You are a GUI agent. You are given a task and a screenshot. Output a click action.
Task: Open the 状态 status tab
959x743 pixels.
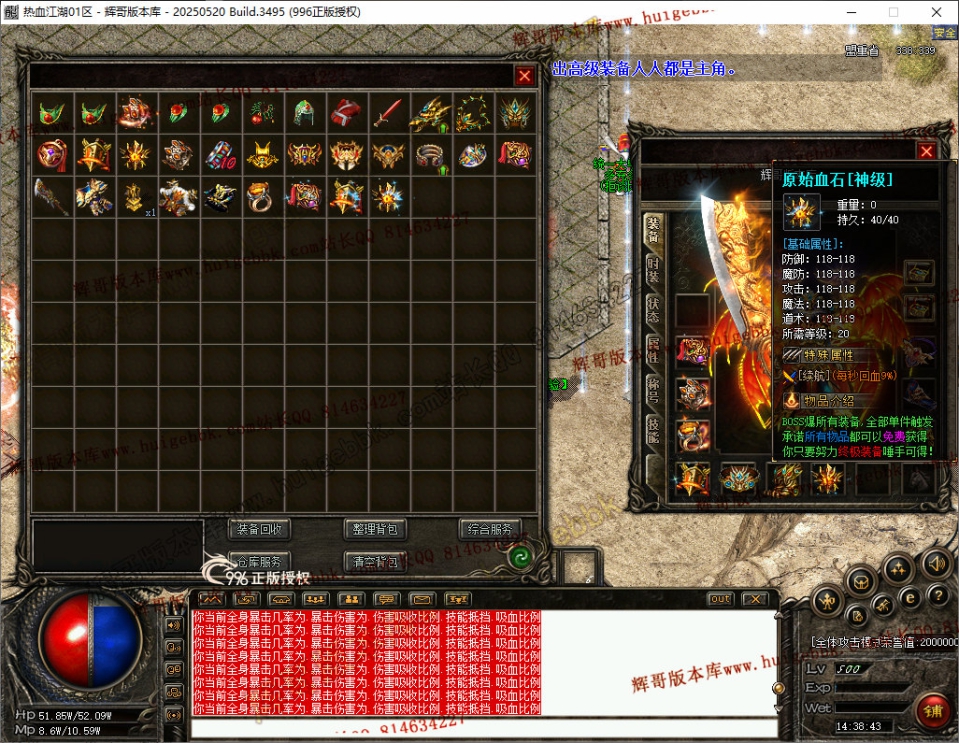tap(652, 310)
